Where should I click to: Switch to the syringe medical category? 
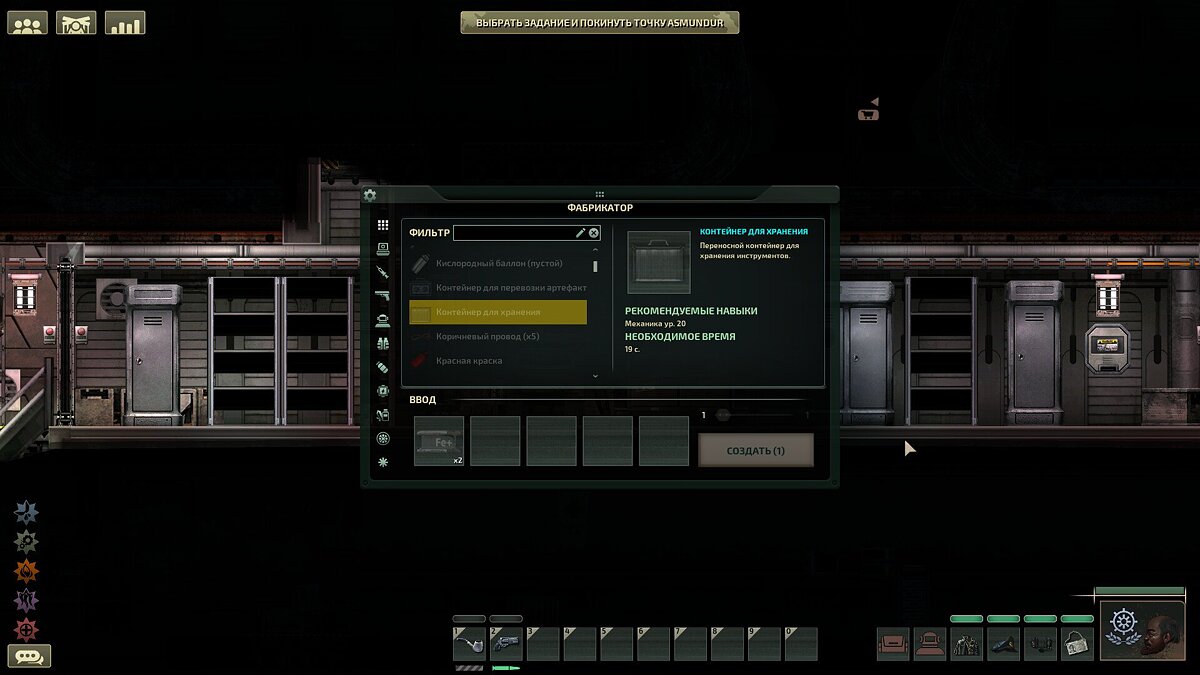[382, 272]
